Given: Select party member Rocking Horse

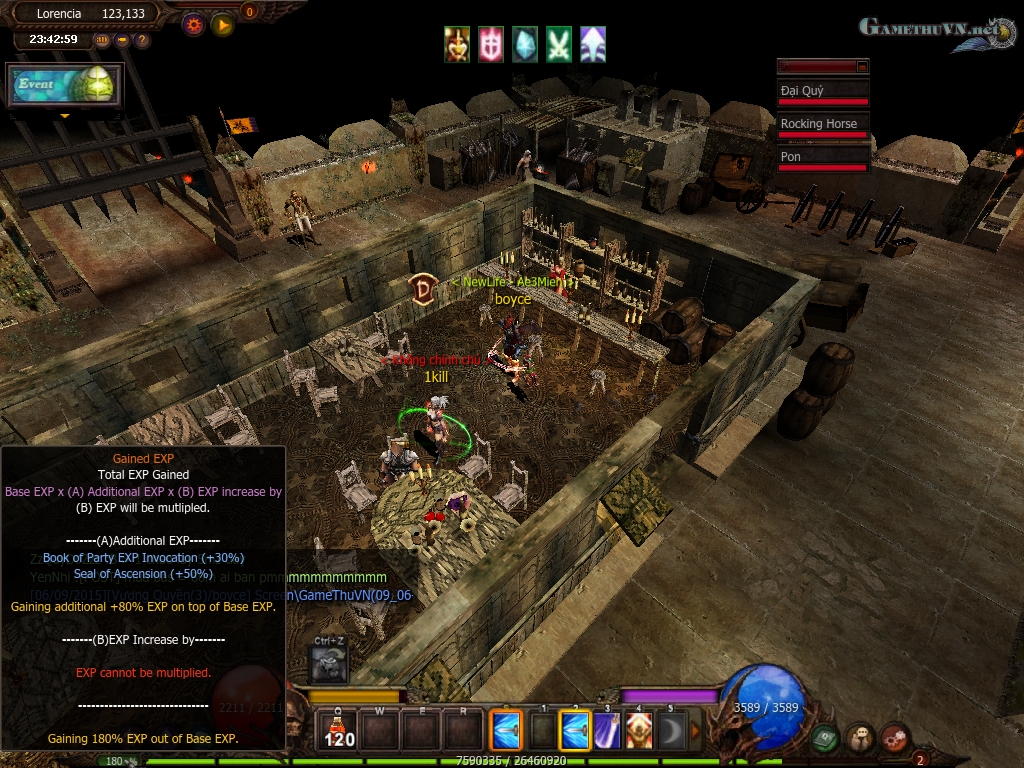Looking at the screenshot, I should click(823, 124).
